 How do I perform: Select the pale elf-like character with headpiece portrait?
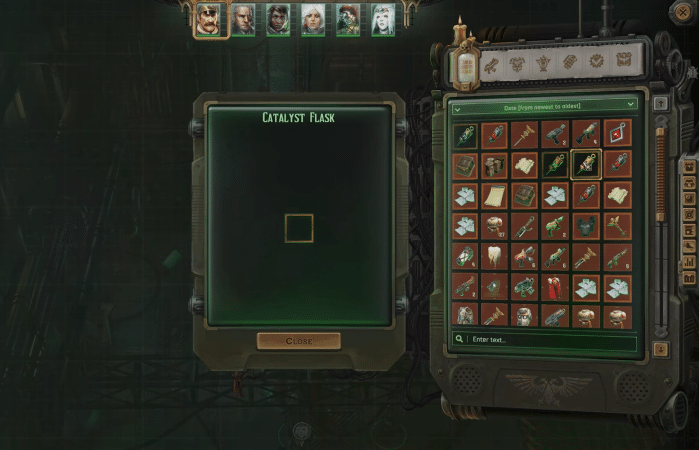[x=382, y=20]
